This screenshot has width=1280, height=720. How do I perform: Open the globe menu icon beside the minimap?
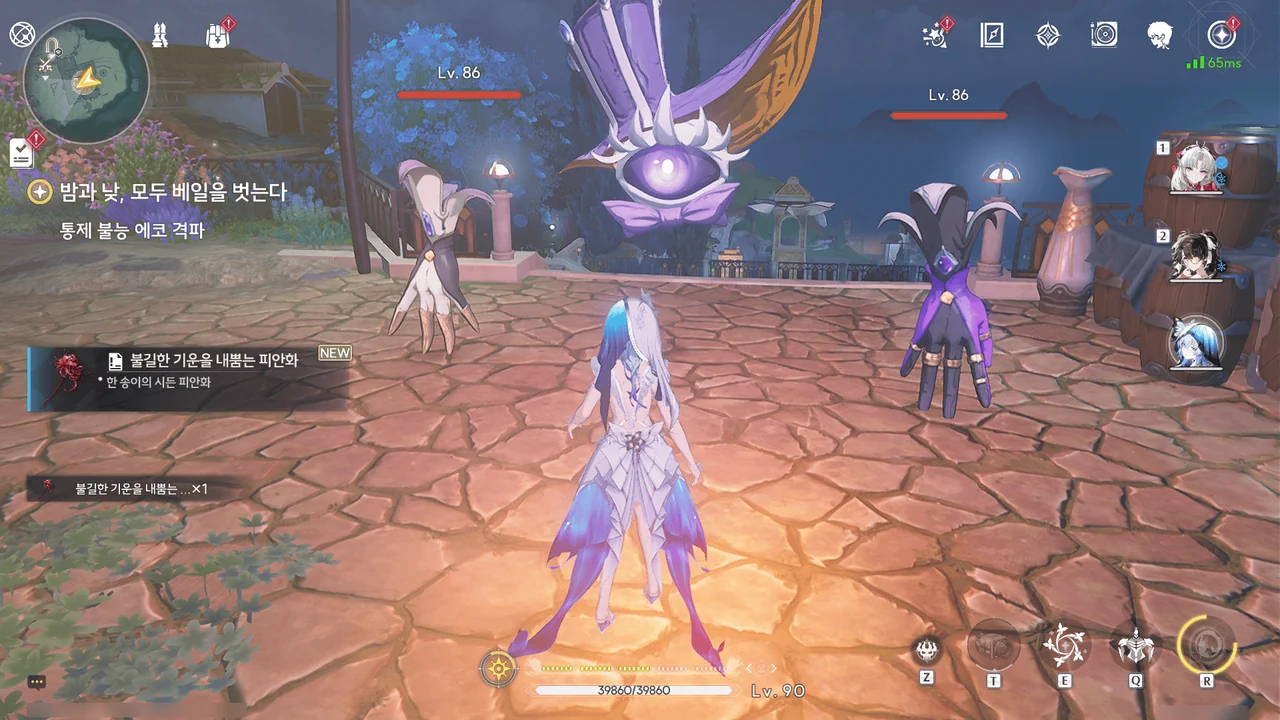[x=22, y=35]
